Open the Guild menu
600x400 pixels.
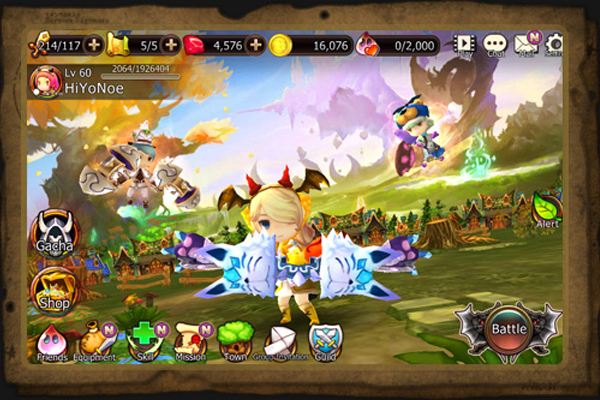(325, 340)
